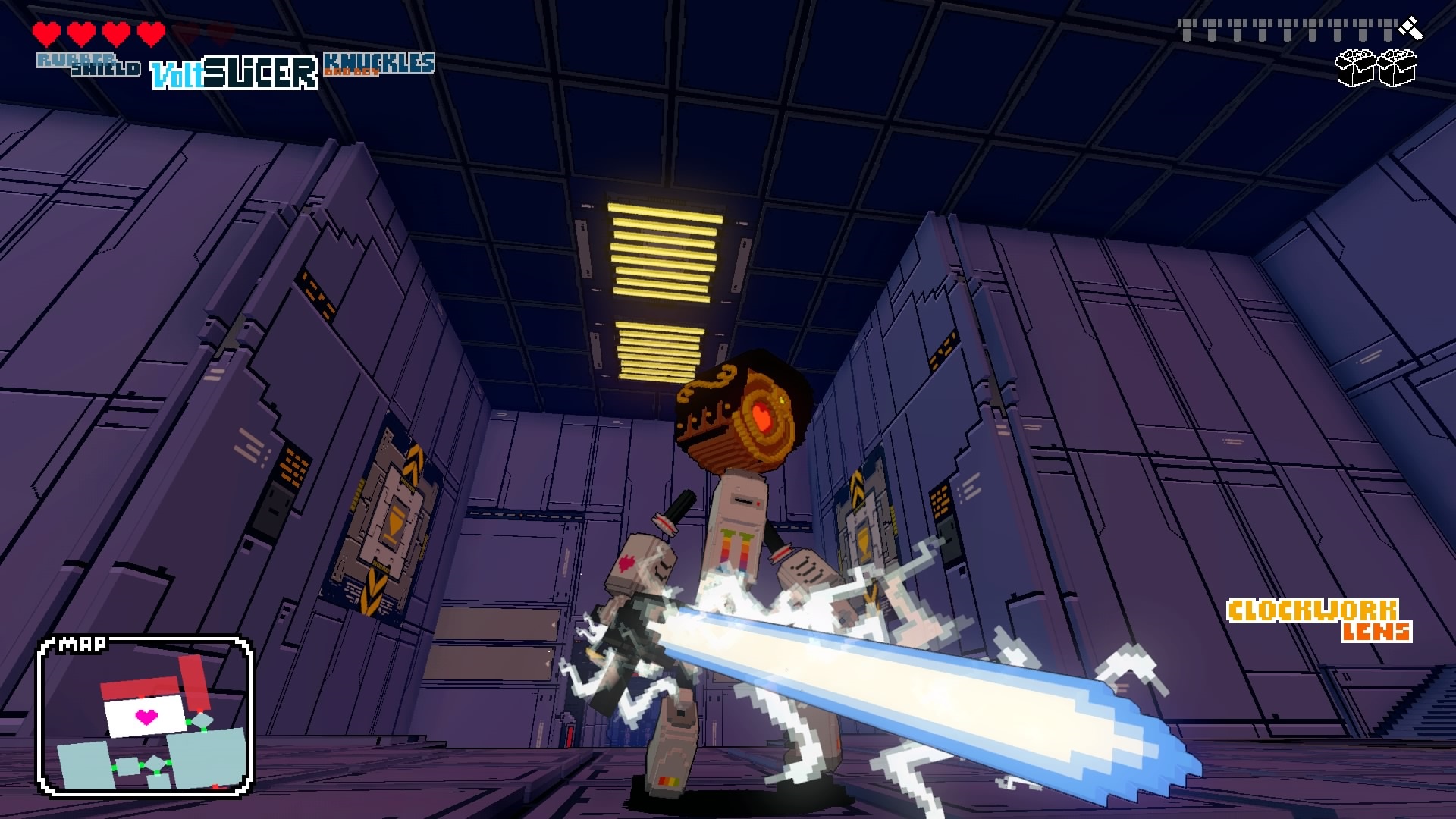Click the last red heart in the health bar
The height and width of the screenshot is (819, 1456).
click(150, 32)
